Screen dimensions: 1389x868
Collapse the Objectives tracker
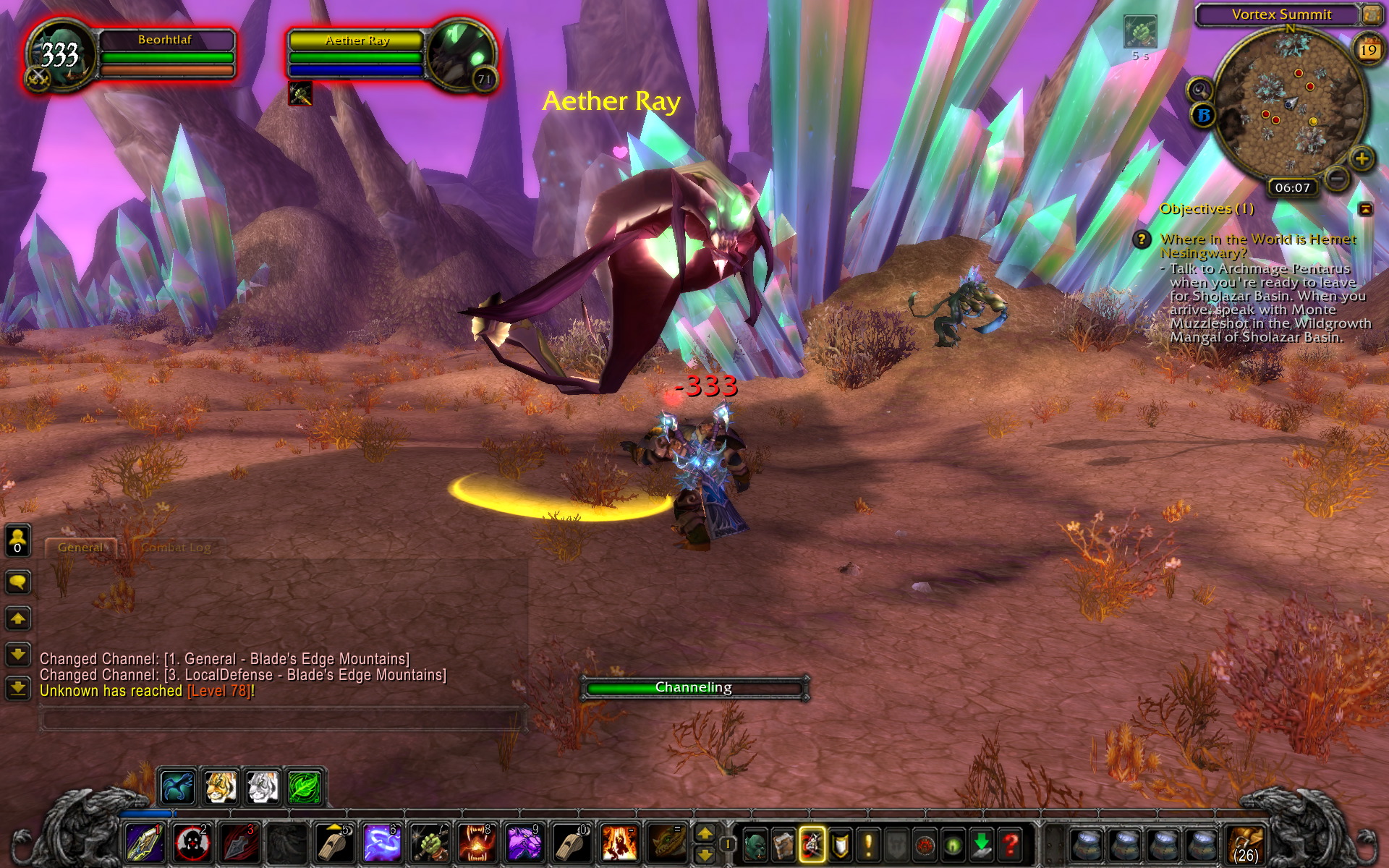coord(1364,210)
